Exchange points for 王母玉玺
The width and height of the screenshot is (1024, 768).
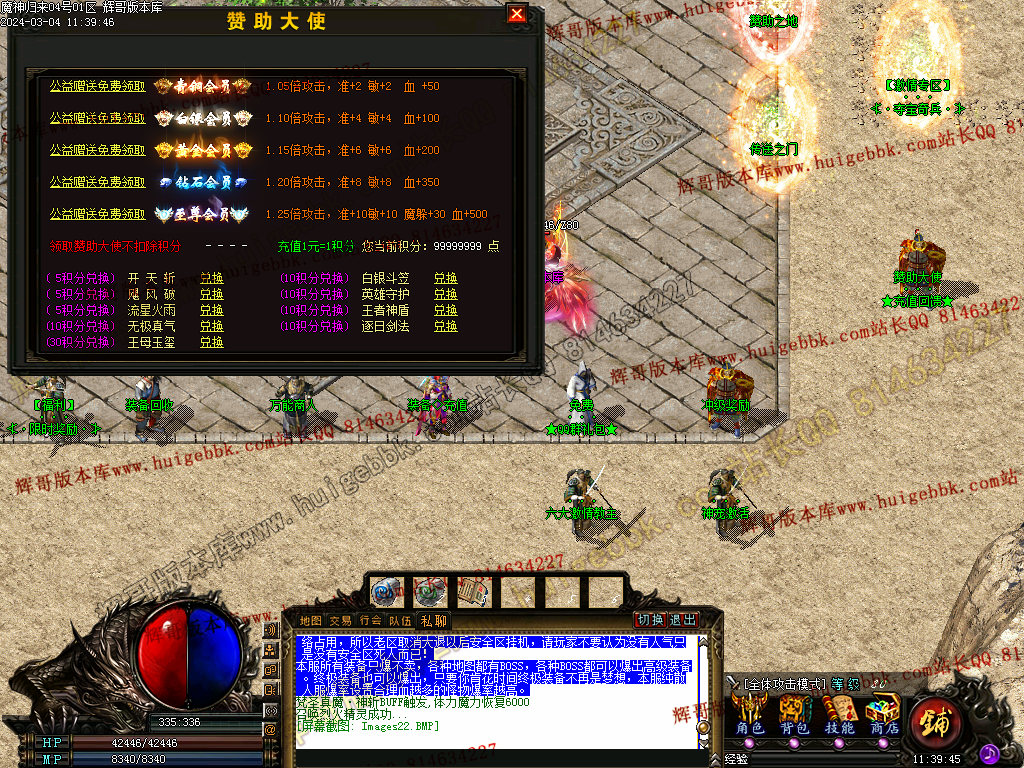tap(211, 342)
